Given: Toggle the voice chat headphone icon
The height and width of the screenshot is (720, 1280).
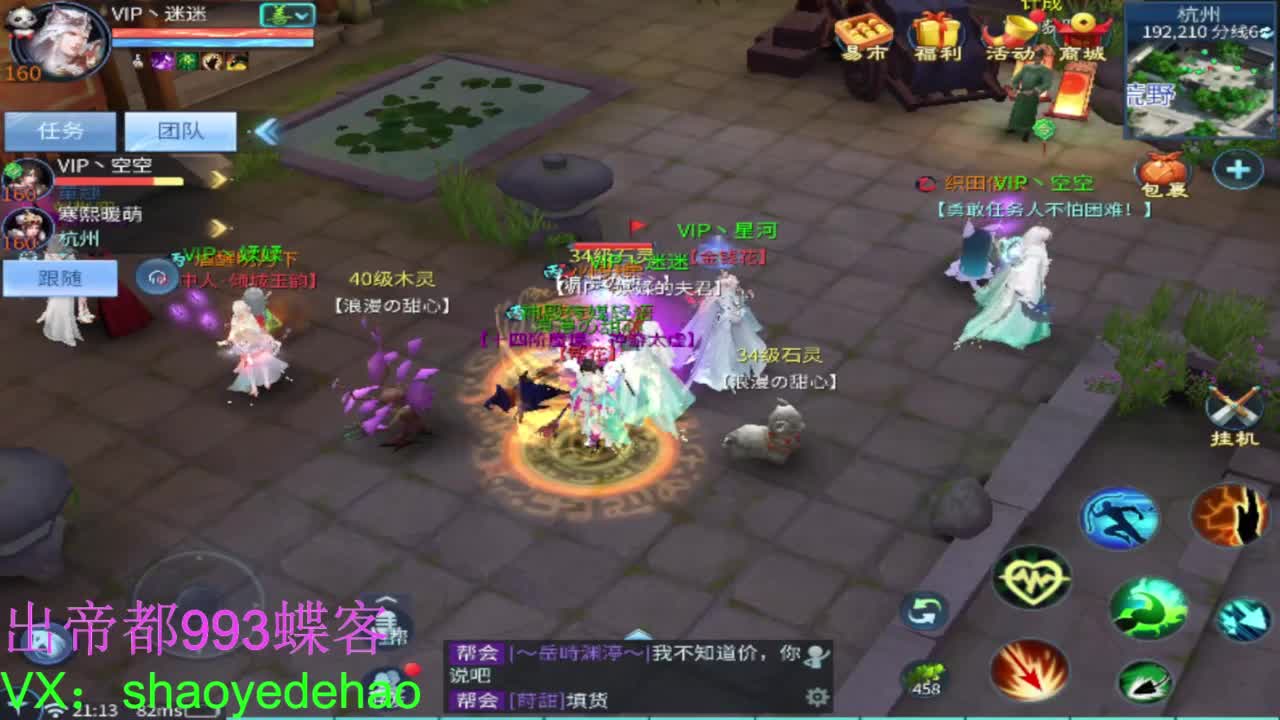Looking at the screenshot, I should [156, 276].
